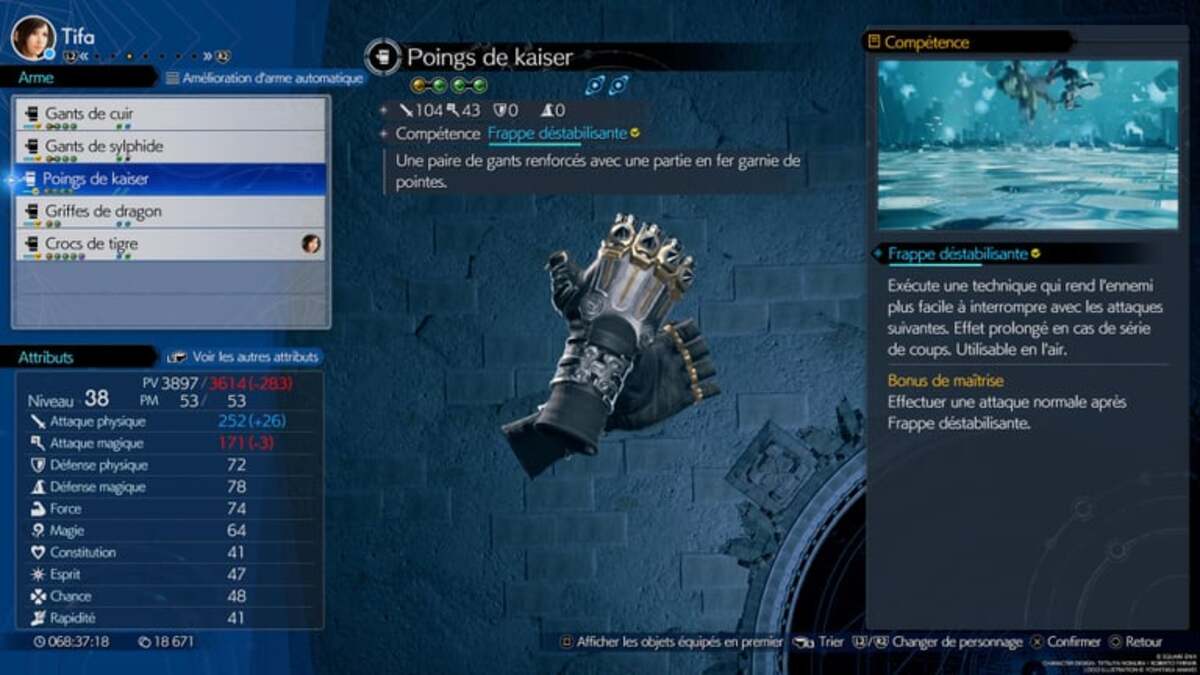Select Gants de cuir weapon

170,114
